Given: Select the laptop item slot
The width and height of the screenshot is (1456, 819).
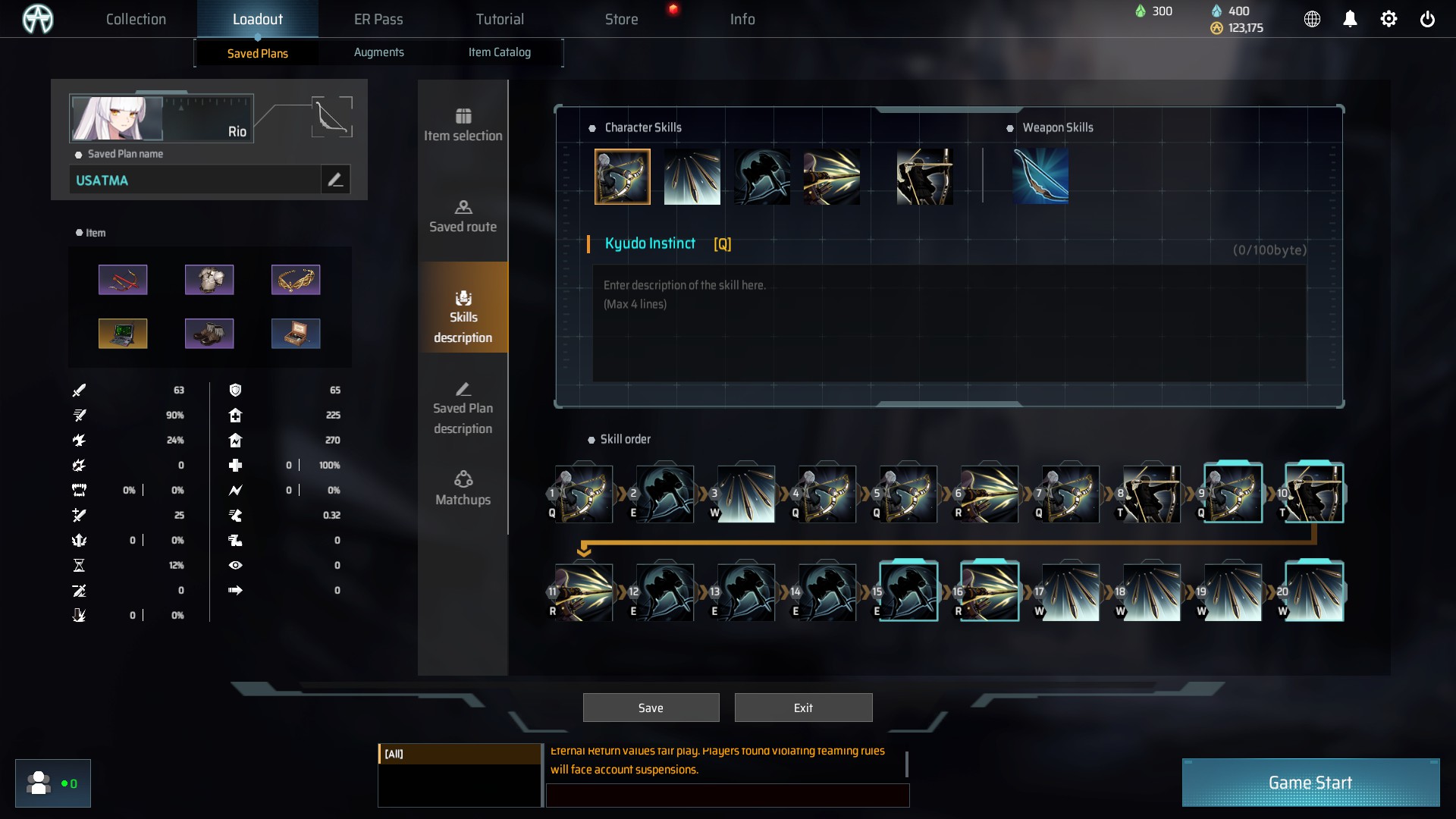Looking at the screenshot, I should 123,334.
